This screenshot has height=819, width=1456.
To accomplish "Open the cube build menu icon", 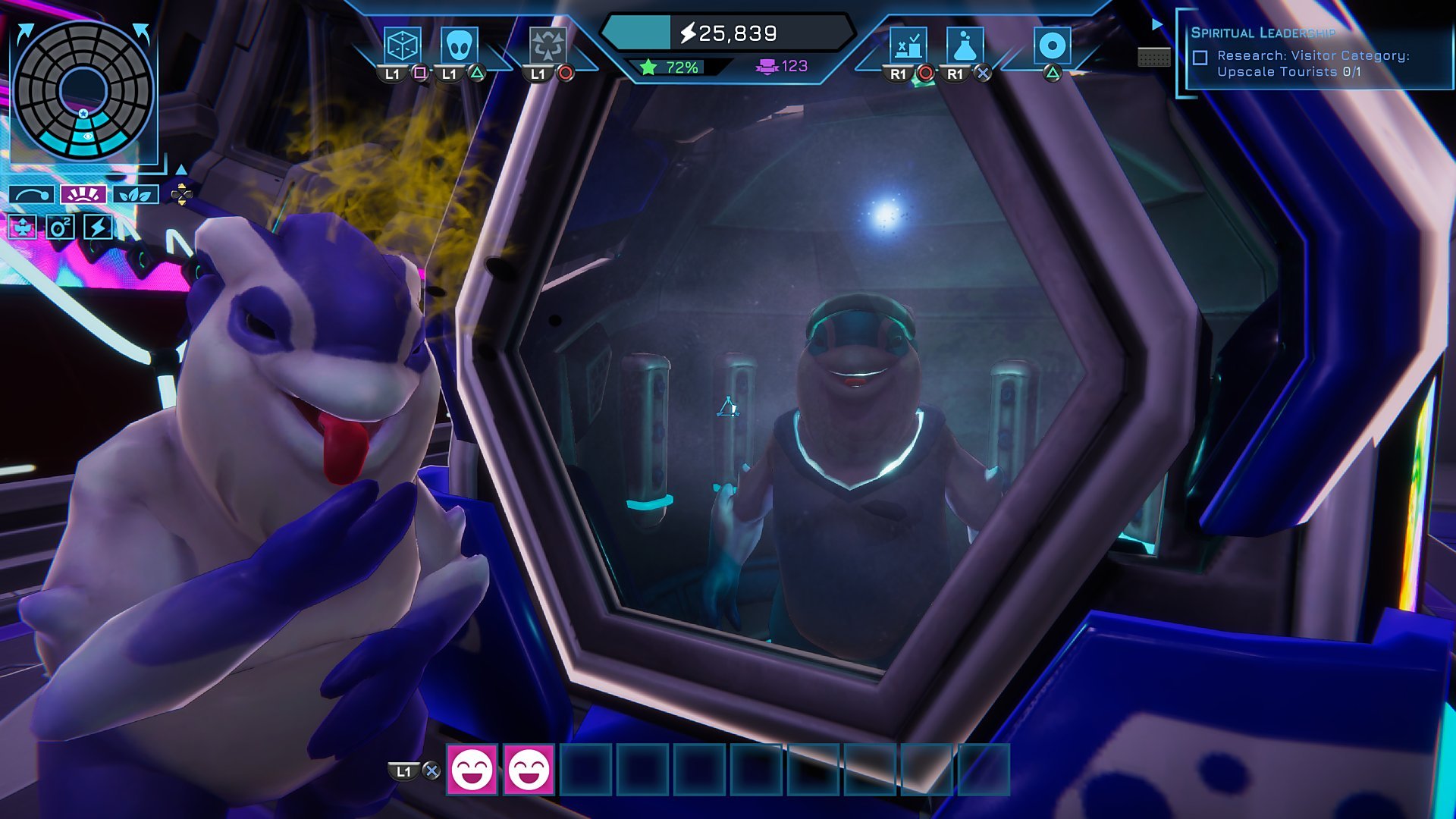I will (402, 45).
